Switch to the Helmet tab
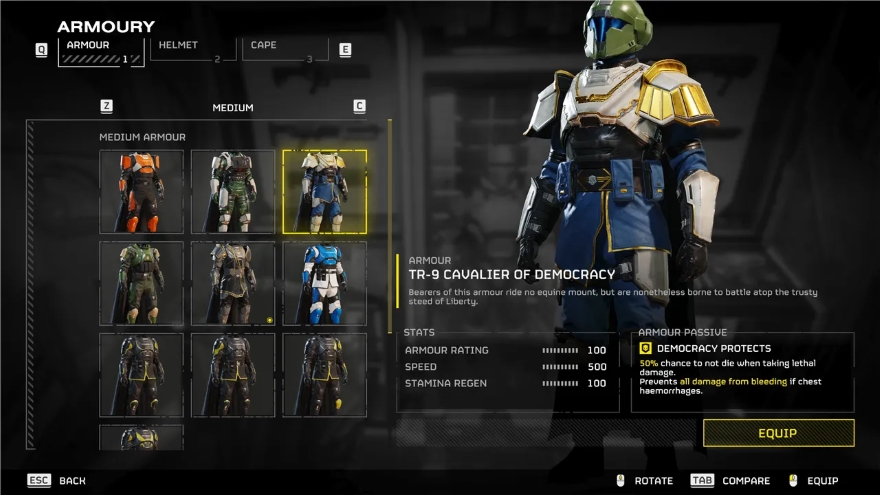 [194, 49]
